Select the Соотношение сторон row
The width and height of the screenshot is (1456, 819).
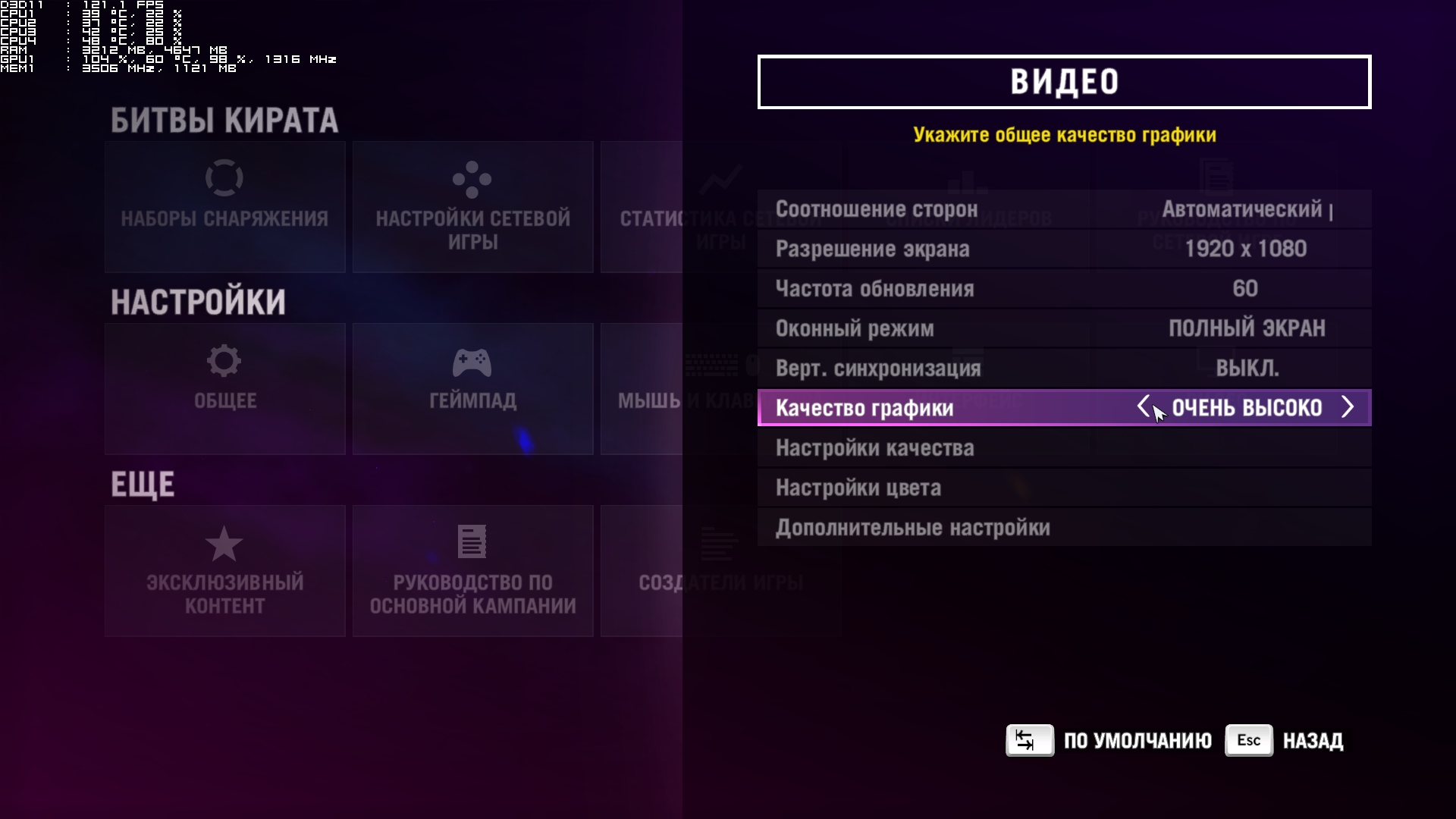pos(1063,209)
